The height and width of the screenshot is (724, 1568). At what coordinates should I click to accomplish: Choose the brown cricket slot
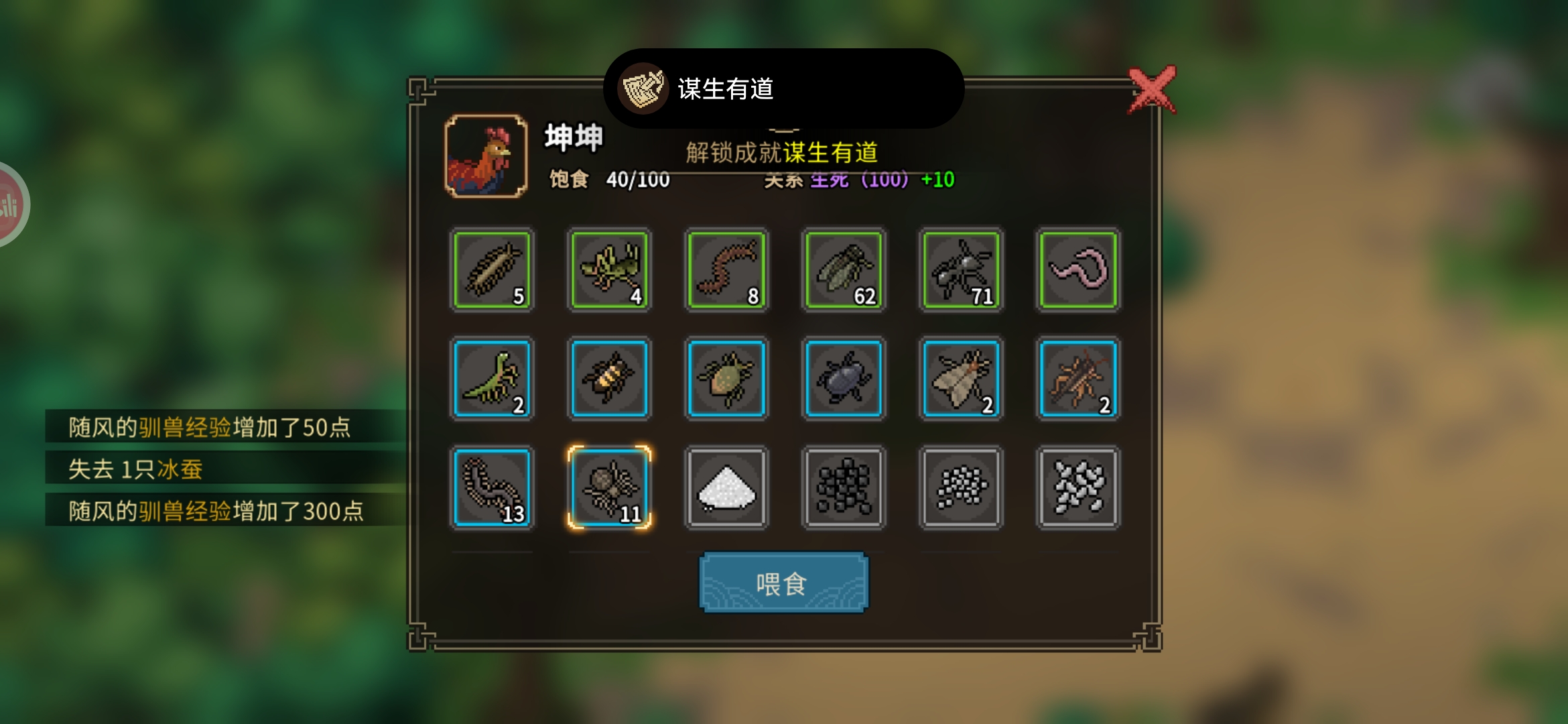coord(1077,379)
